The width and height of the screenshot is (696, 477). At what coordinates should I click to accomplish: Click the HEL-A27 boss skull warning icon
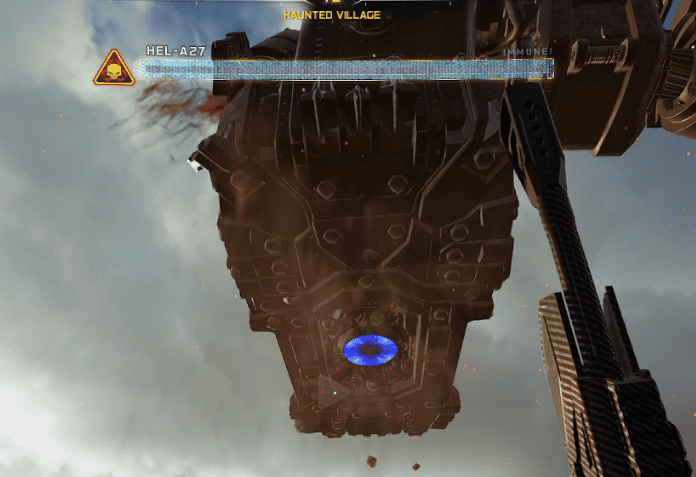coord(114,70)
